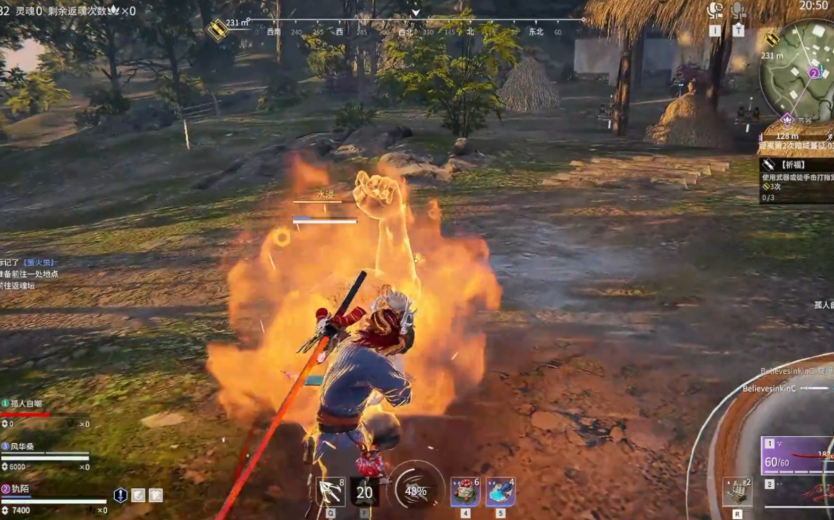Click the blue shield buff icon
Viewport: 834px width, 520px height.
[120, 494]
